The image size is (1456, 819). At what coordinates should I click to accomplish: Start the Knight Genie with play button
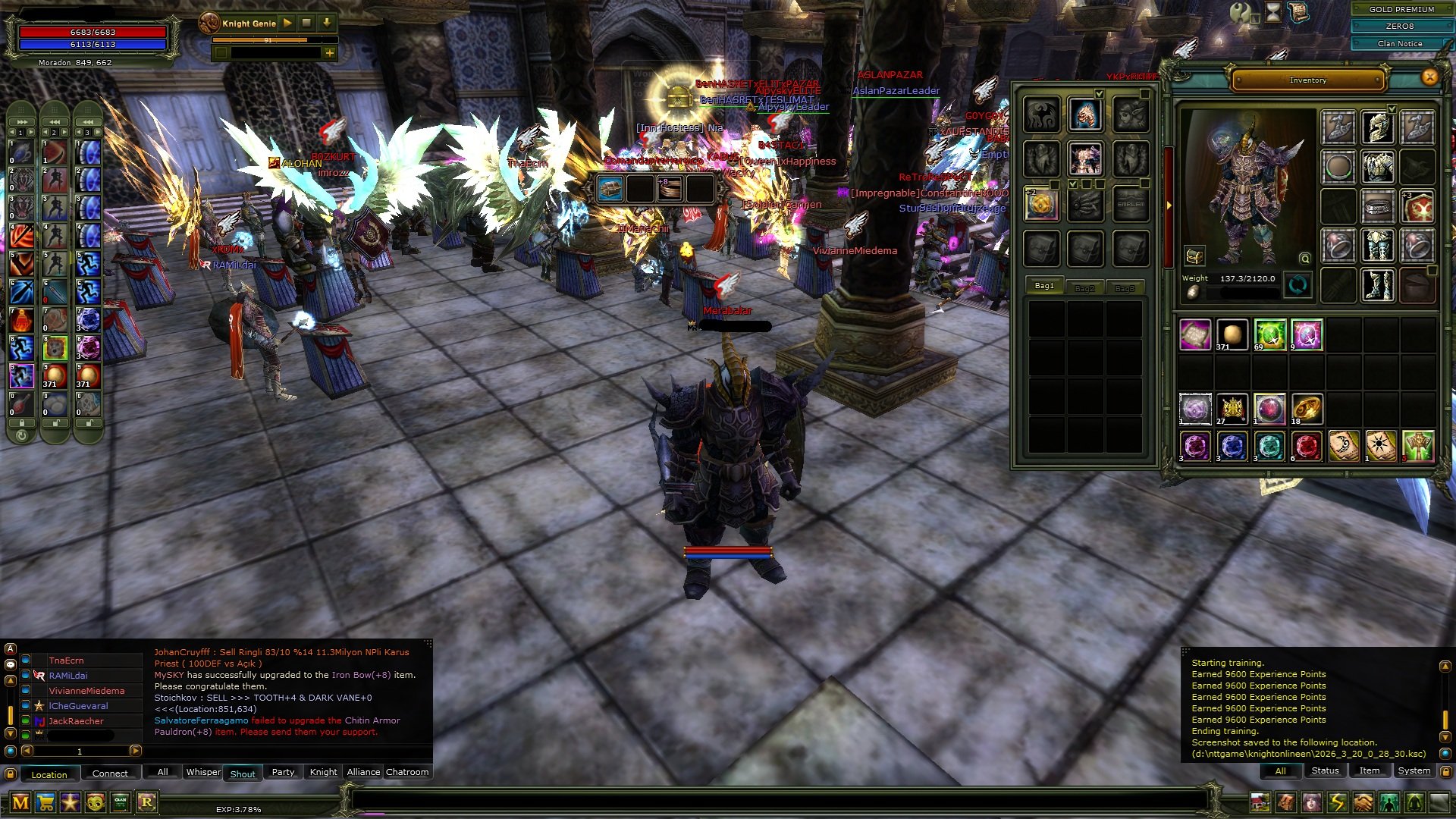(287, 23)
